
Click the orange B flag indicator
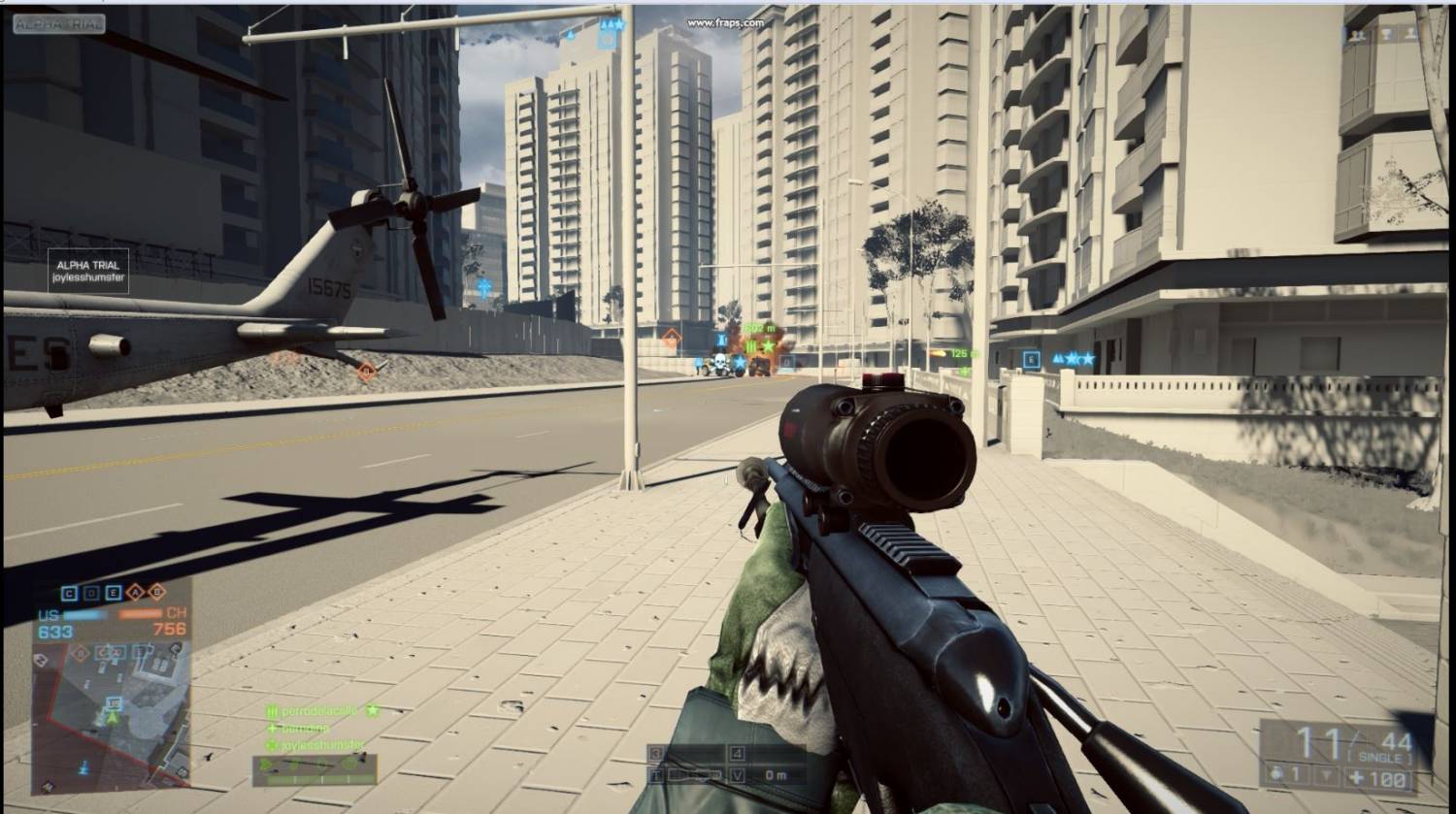point(156,592)
